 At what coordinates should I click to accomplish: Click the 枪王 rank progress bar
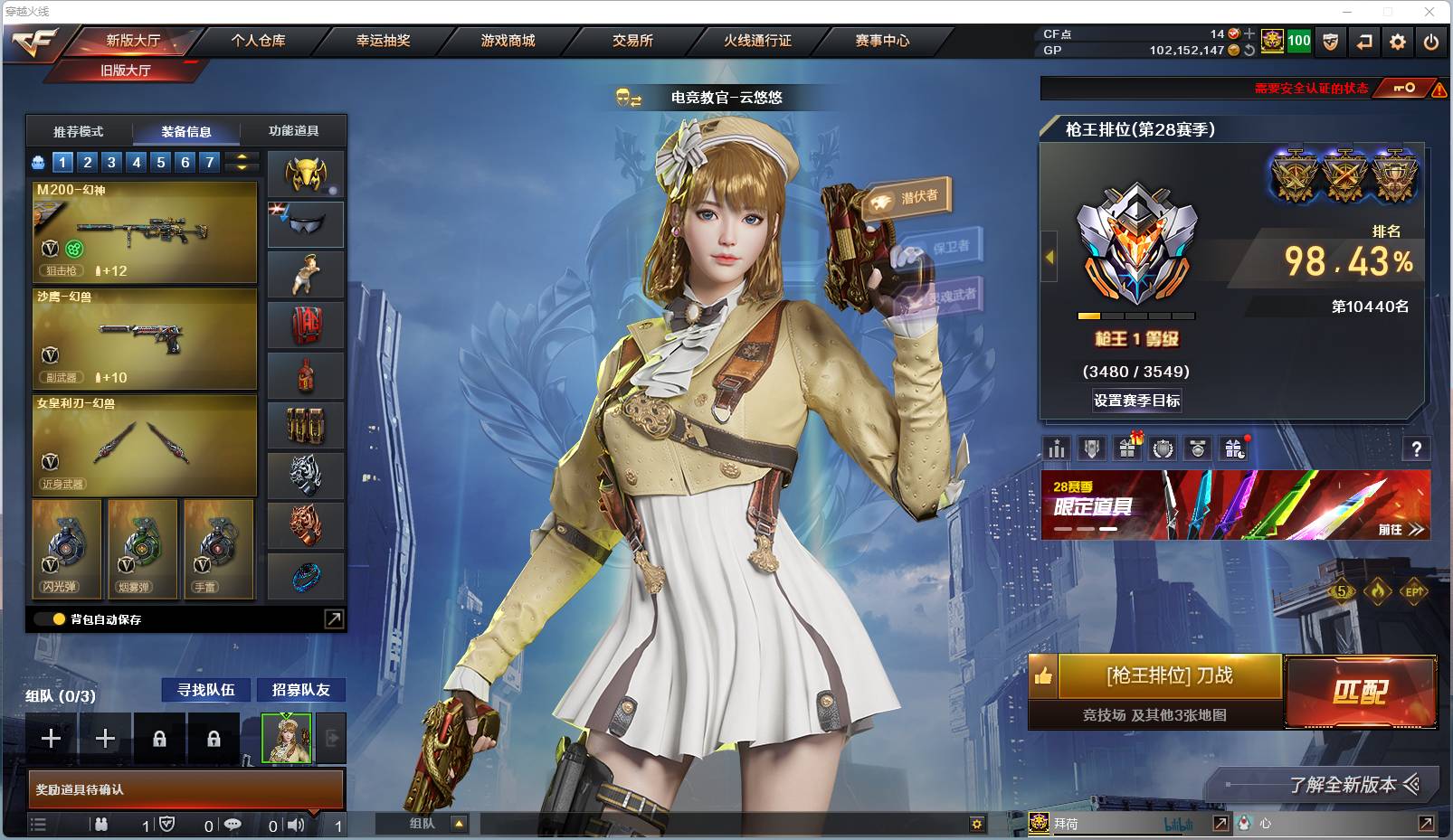pyautogui.click(x=1135, y=315)
